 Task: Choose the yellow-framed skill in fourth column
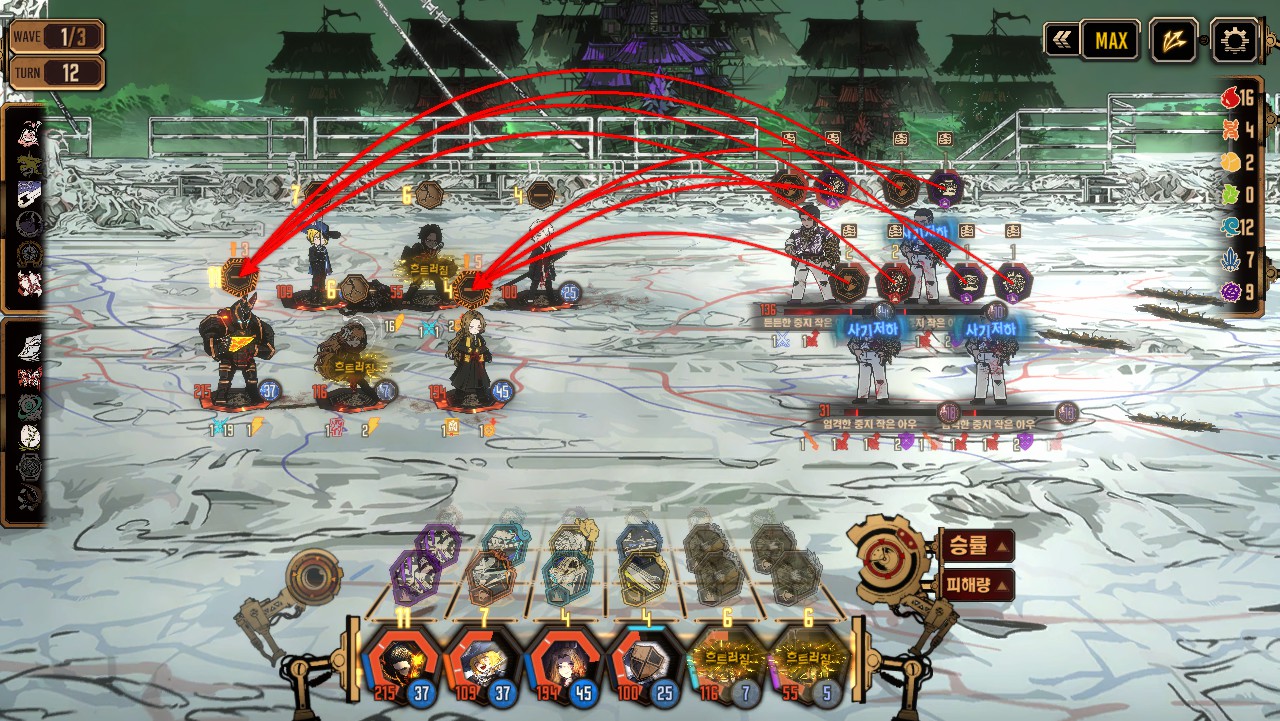coord(645,577)
